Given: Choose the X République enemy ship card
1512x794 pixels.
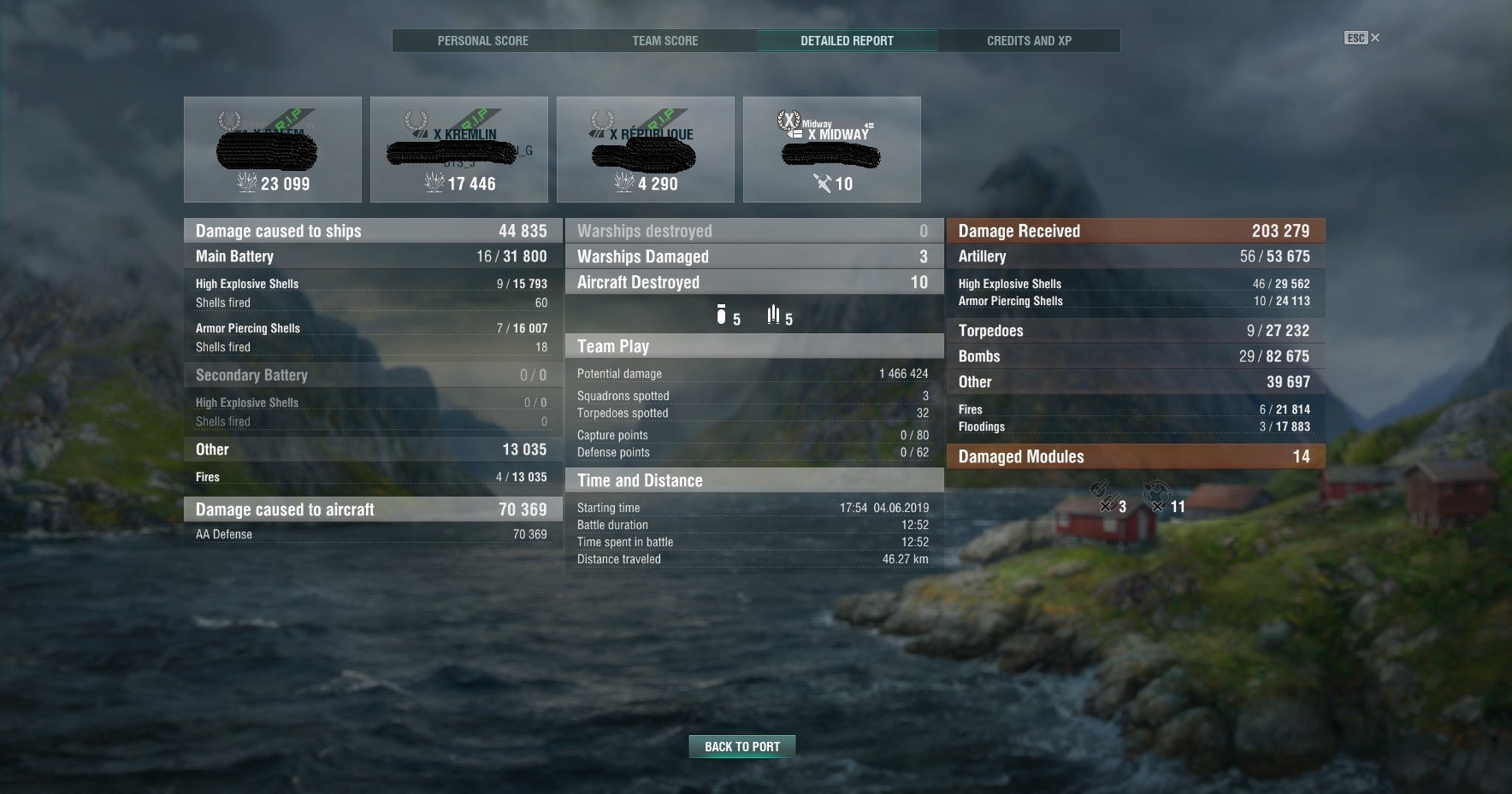Looking at the screenshot, I should coord(646,150).
